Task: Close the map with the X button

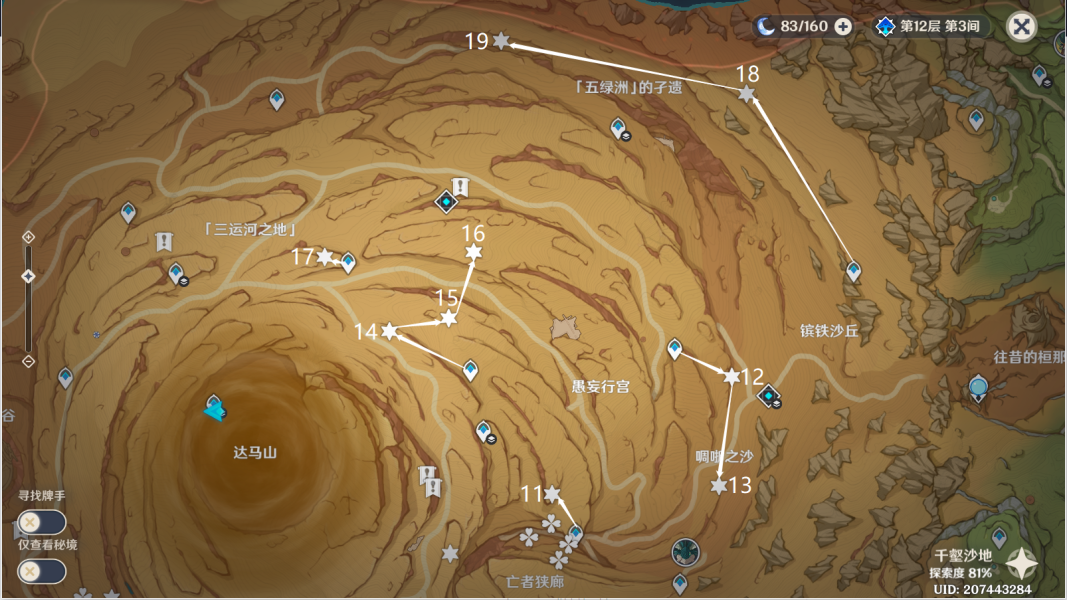Action: pyautogui.click(x=1021, y=26)
